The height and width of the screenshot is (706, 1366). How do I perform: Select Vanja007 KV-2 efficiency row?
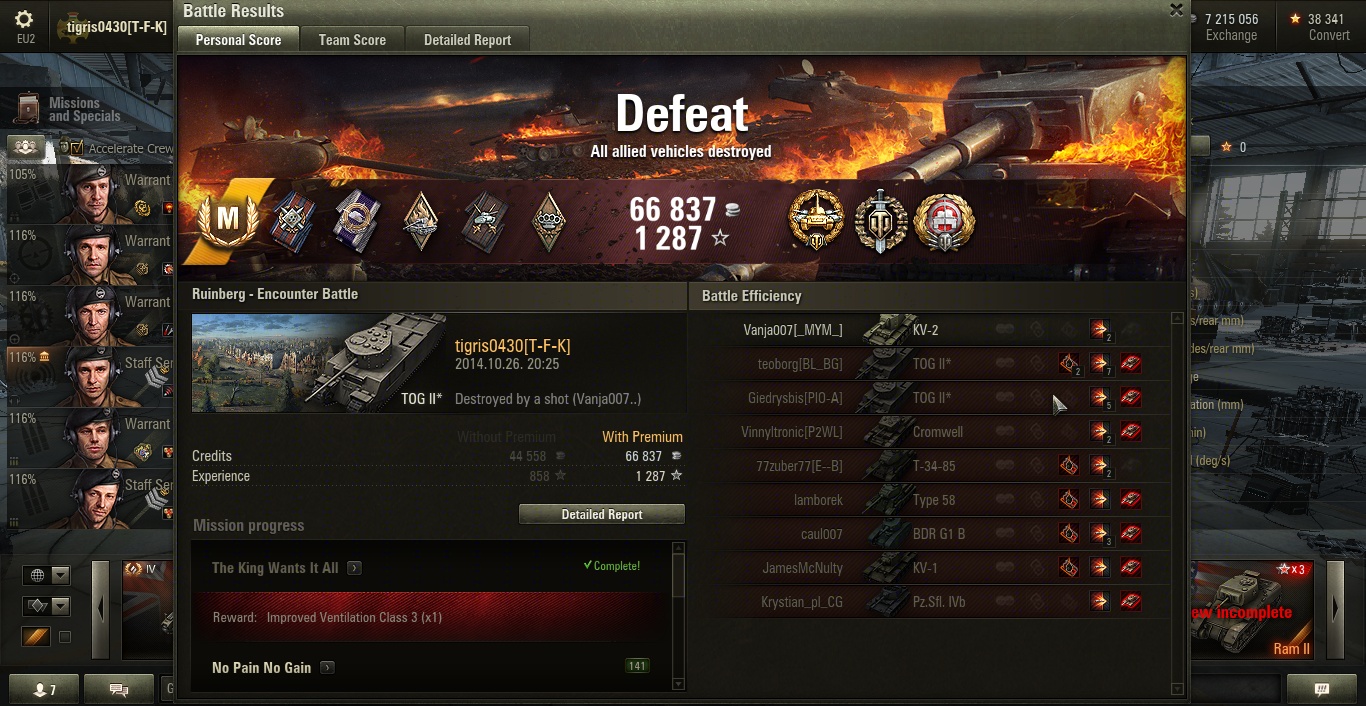click(940, 330)
